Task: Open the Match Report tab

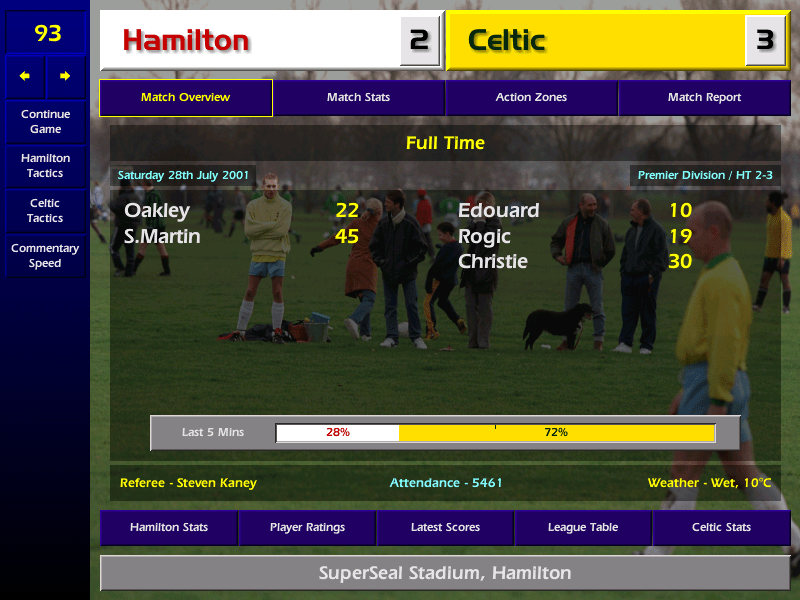Action: (x=704, y=97)
